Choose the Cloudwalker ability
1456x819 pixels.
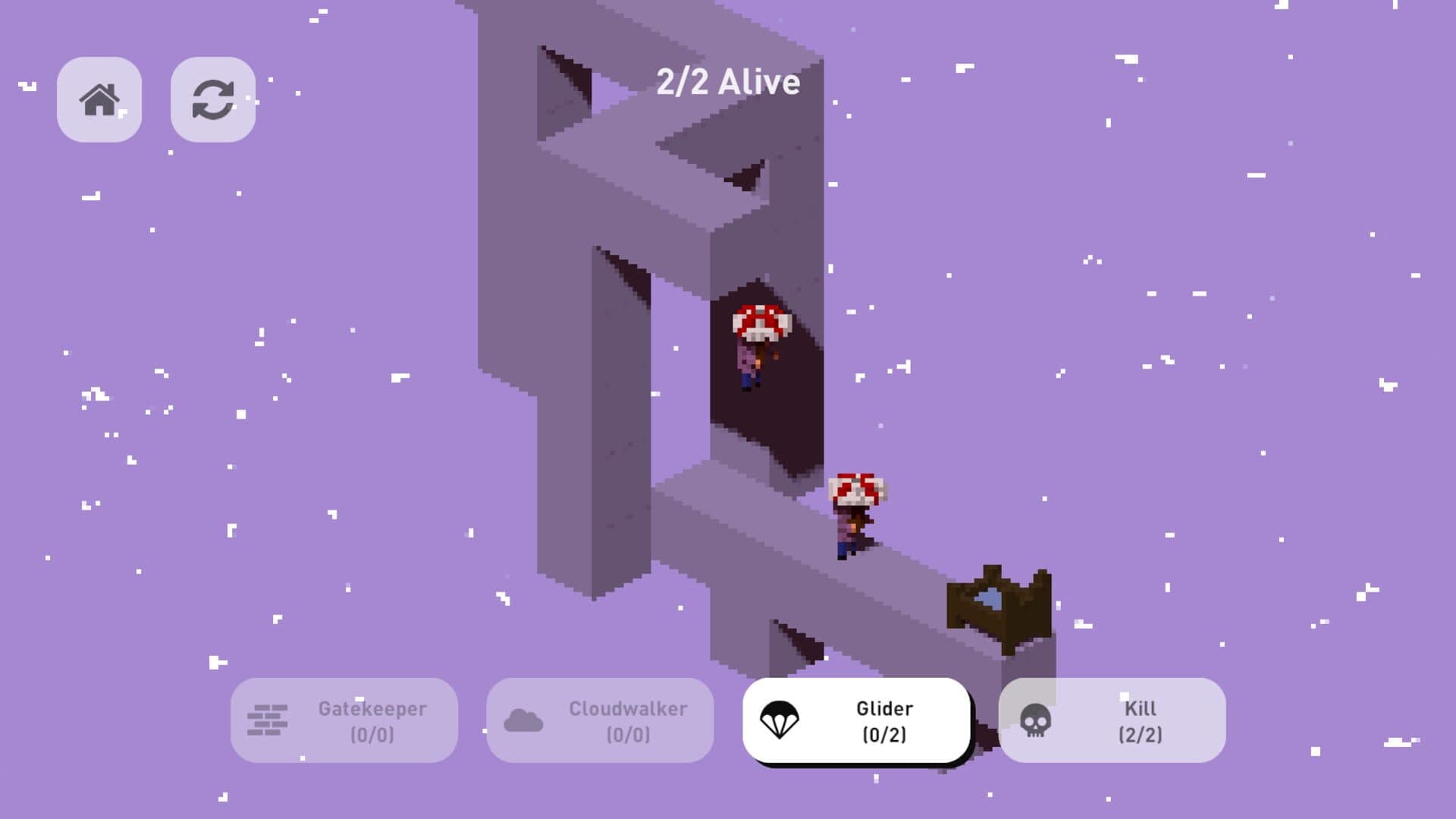pos(600,720)
